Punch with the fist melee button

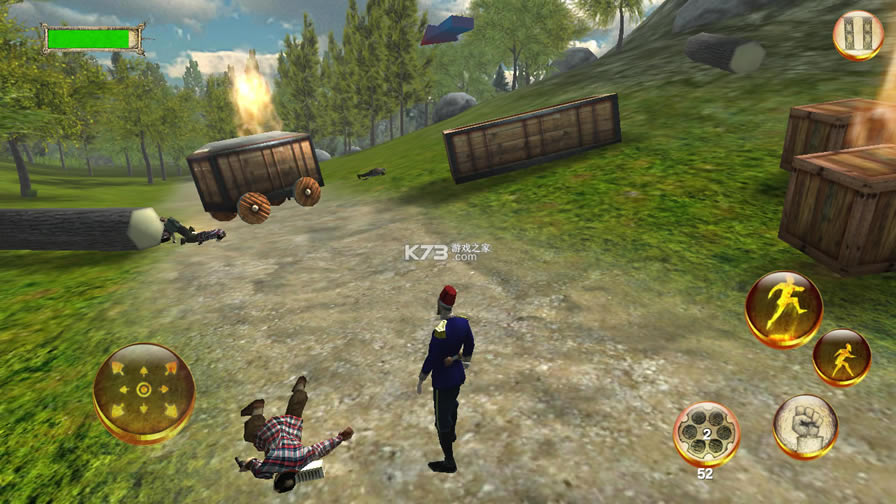point(805,426)
